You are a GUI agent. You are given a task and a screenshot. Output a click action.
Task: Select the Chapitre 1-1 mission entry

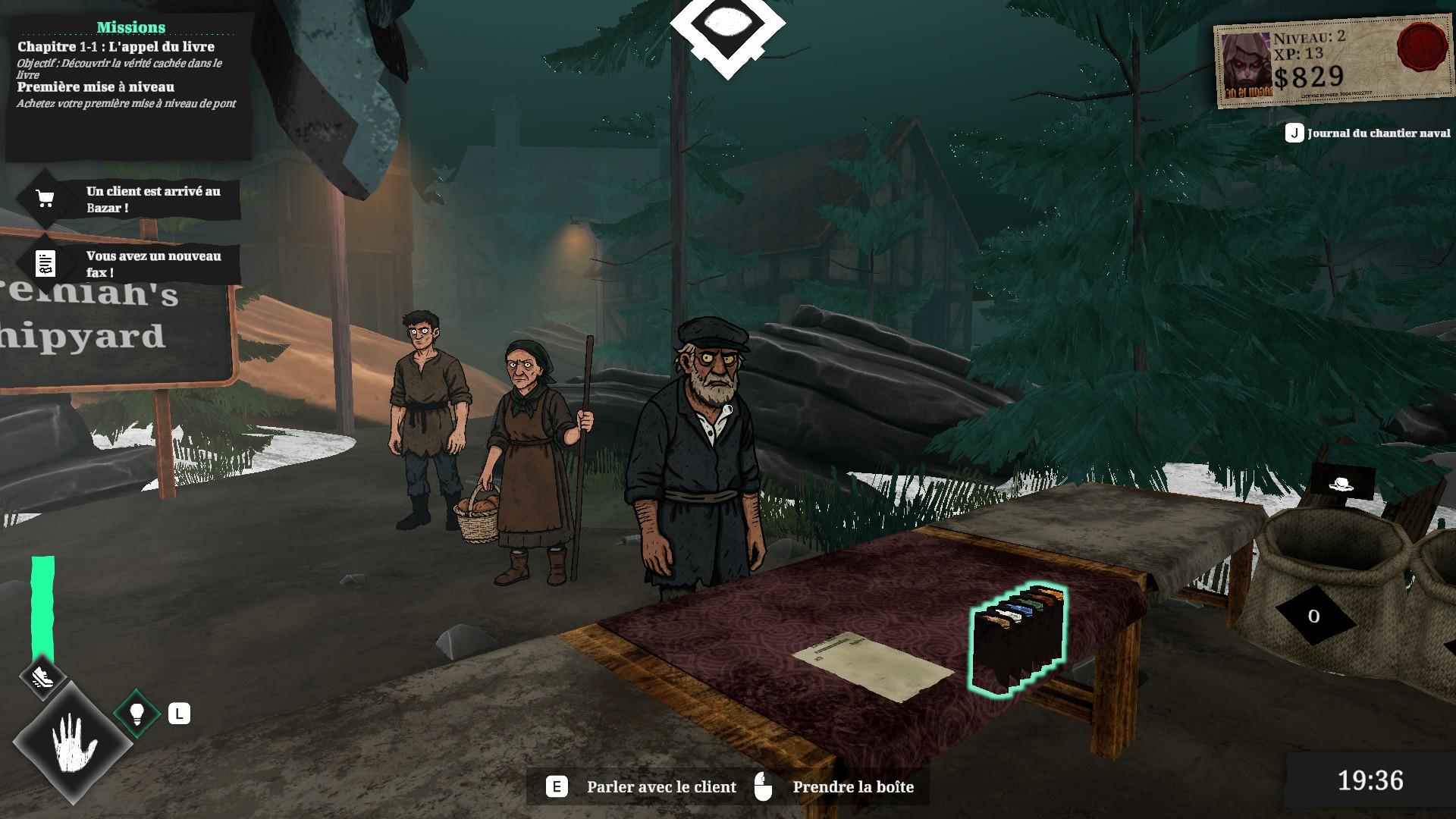point(116,47)
